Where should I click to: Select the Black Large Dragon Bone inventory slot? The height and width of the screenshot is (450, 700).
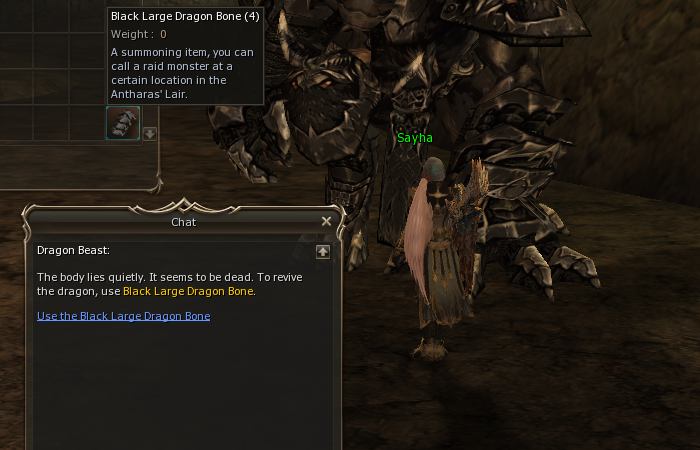pos(123,123)
